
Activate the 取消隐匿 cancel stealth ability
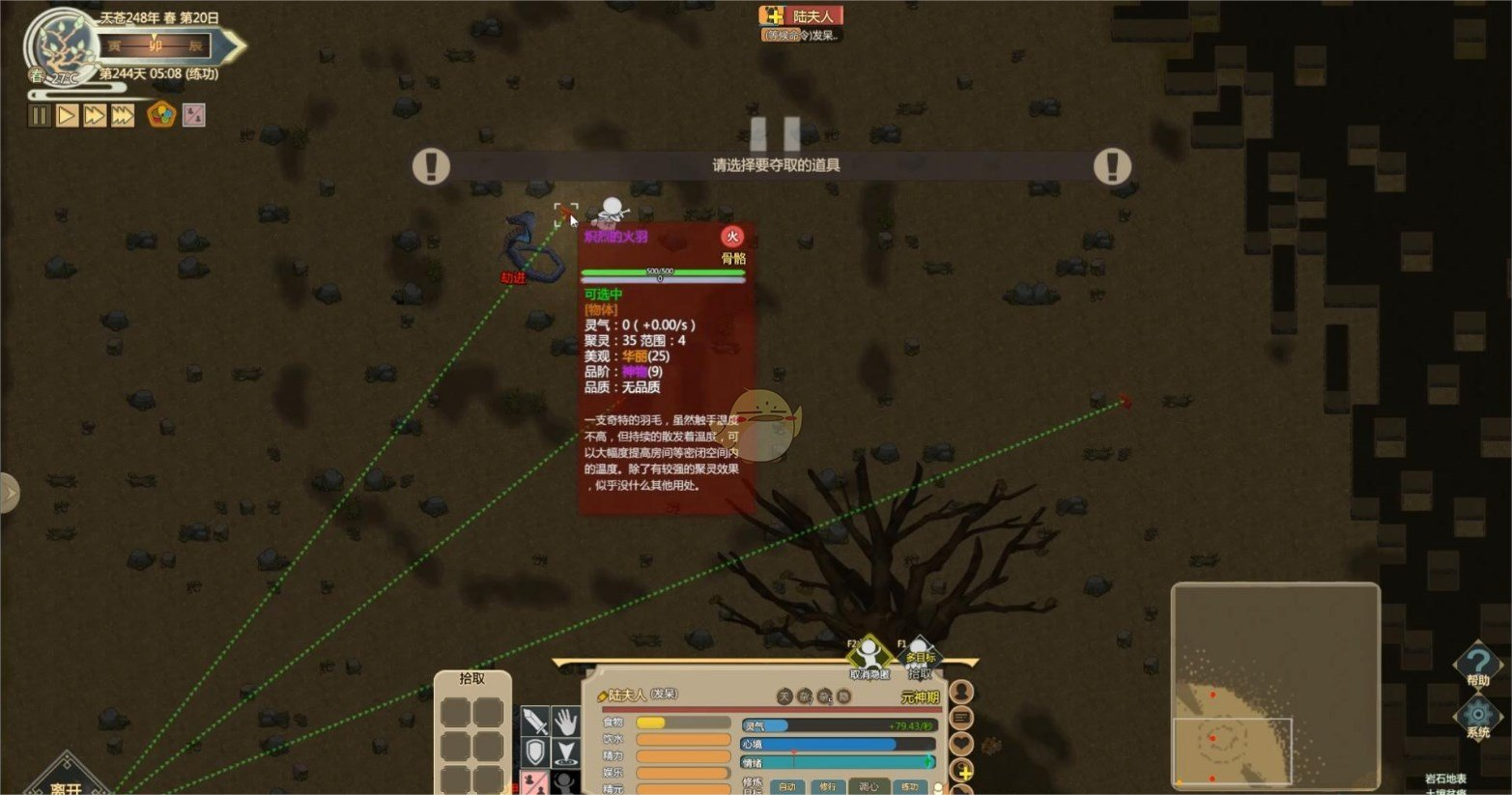(869, 657)
